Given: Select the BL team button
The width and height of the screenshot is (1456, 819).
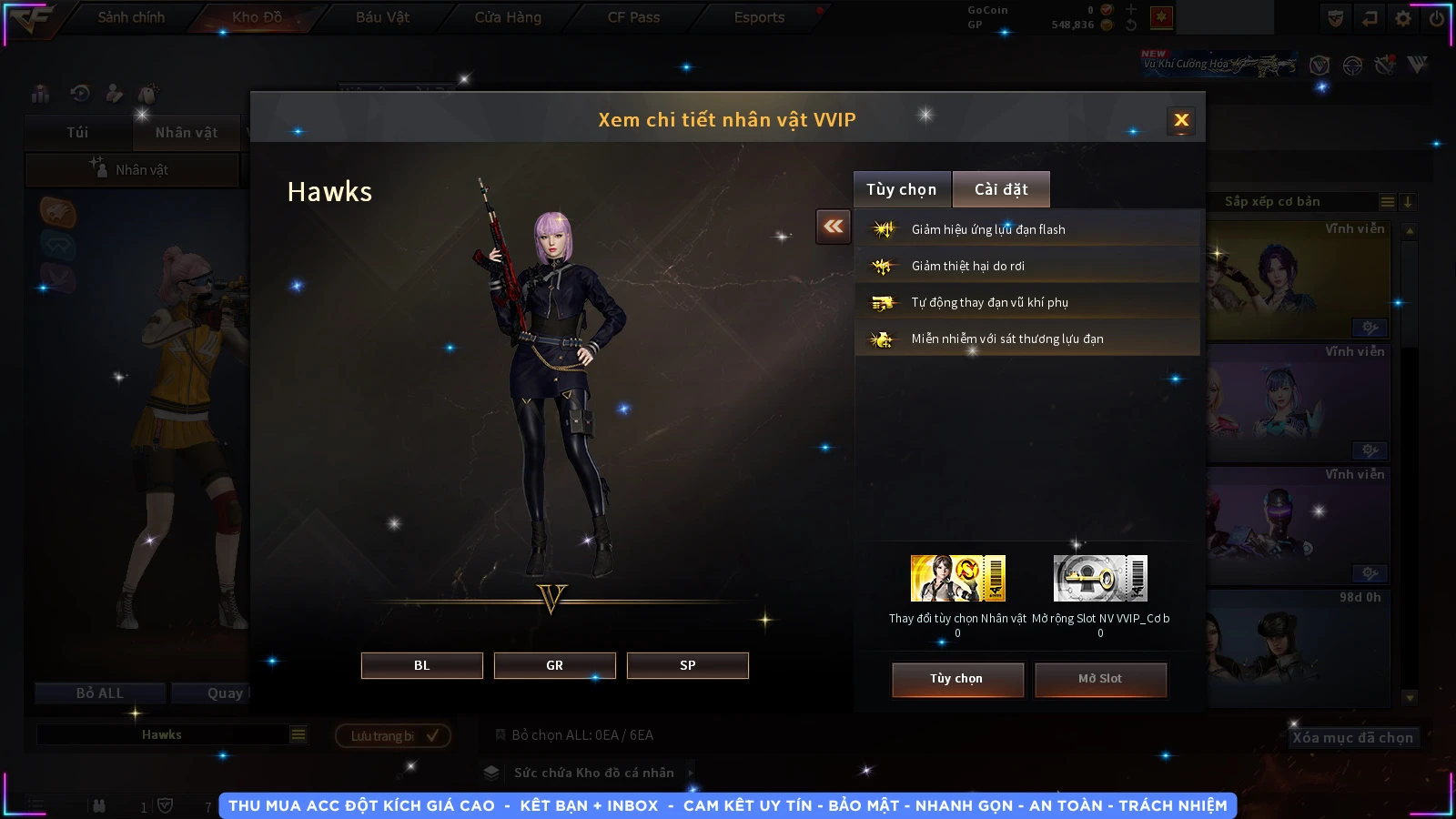Looking at the screenshot, I should tap(421, 665).
